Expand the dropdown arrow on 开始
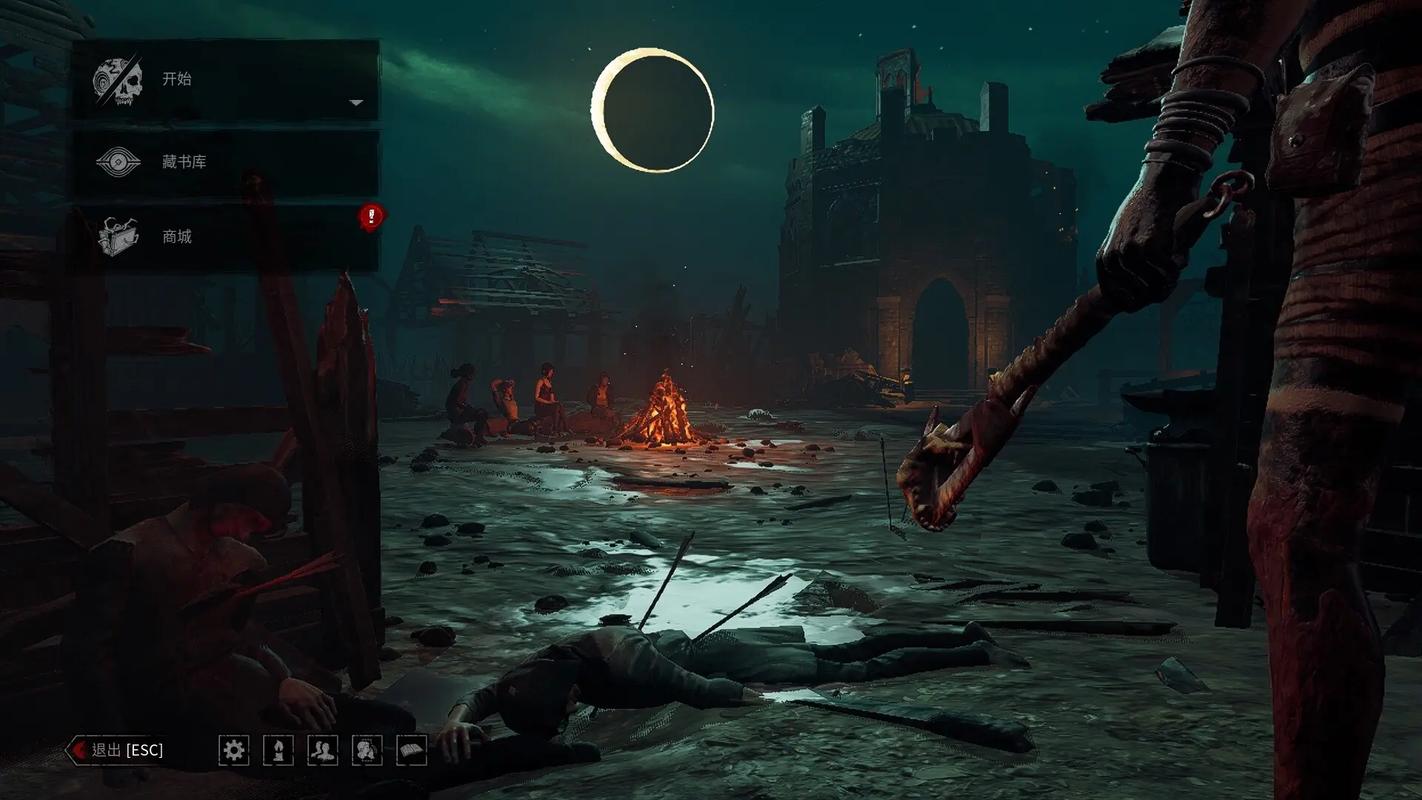Screen dimensions: 1422x800 click(356, 103)
